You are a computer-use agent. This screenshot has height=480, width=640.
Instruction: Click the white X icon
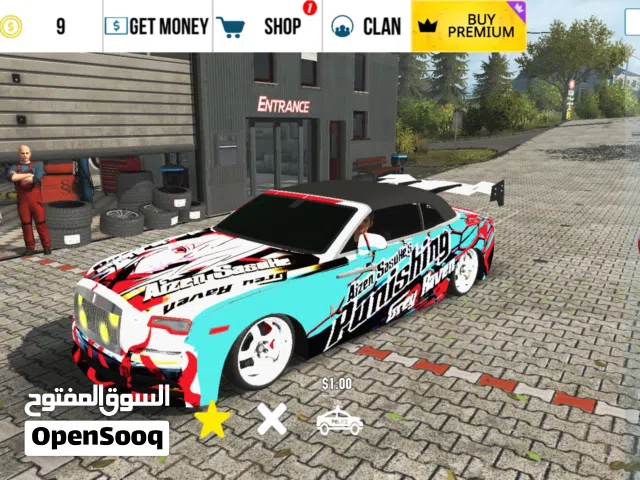pyautogui.click(x=272, y=419)
